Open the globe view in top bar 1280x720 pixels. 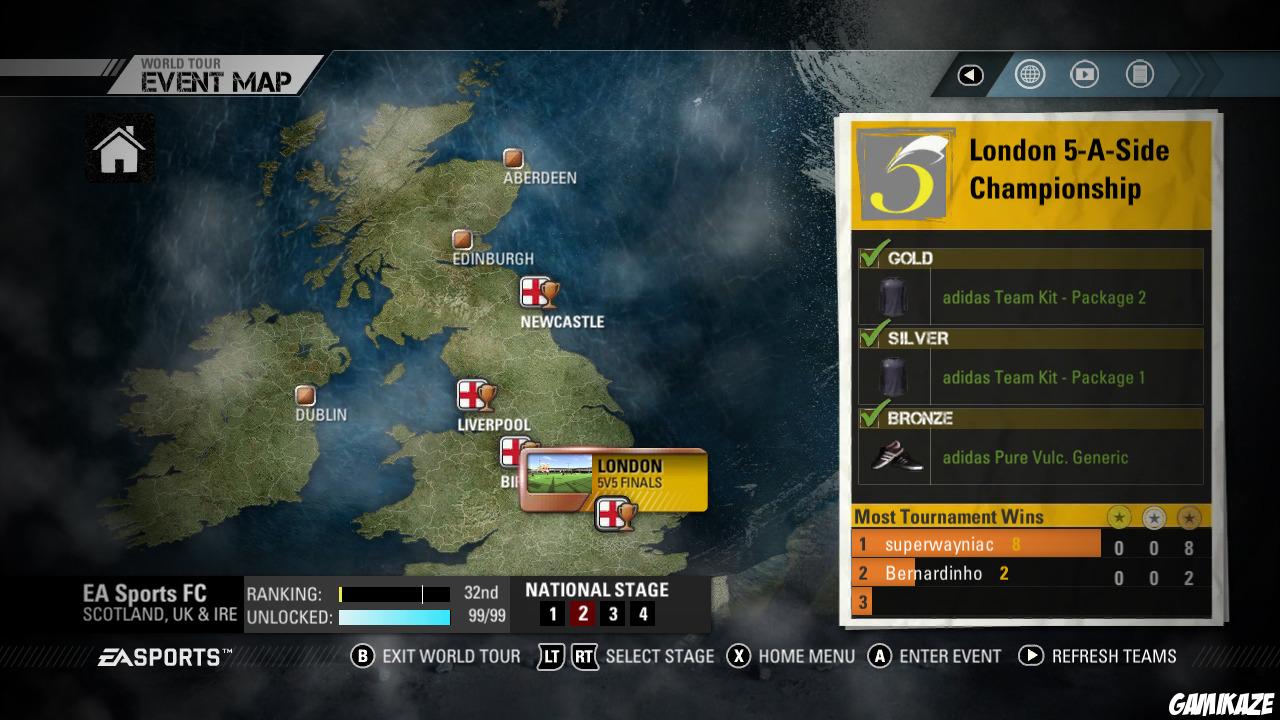(1029, 75)
